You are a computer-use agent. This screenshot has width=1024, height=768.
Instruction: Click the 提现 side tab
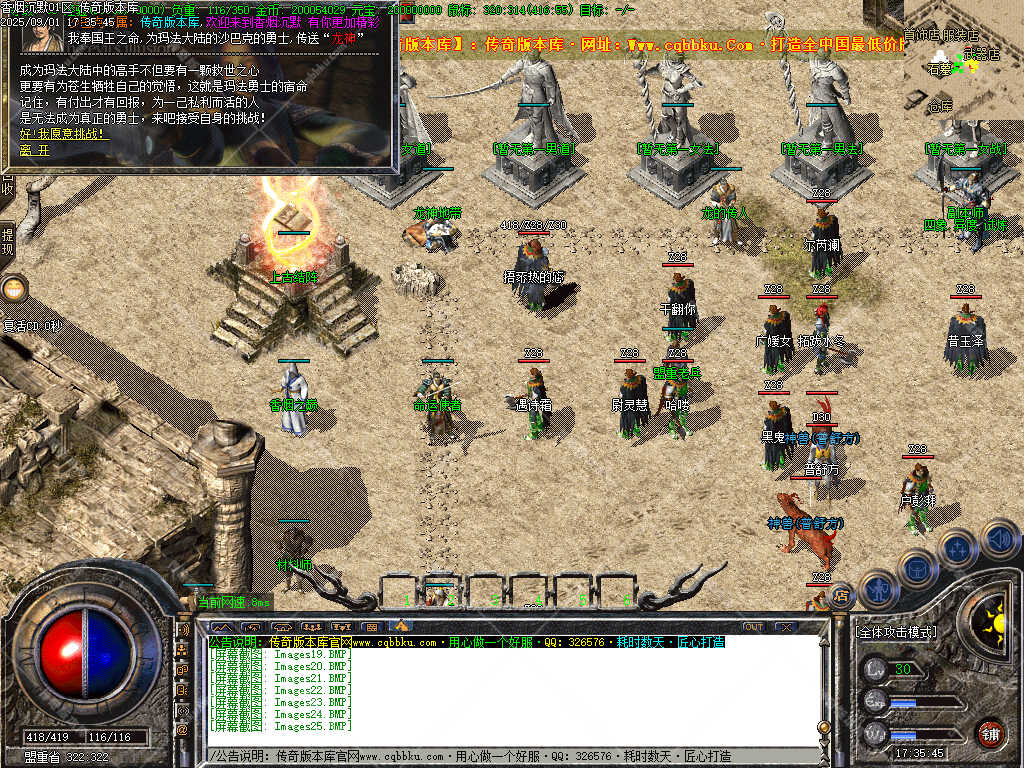tap(8, 242)
